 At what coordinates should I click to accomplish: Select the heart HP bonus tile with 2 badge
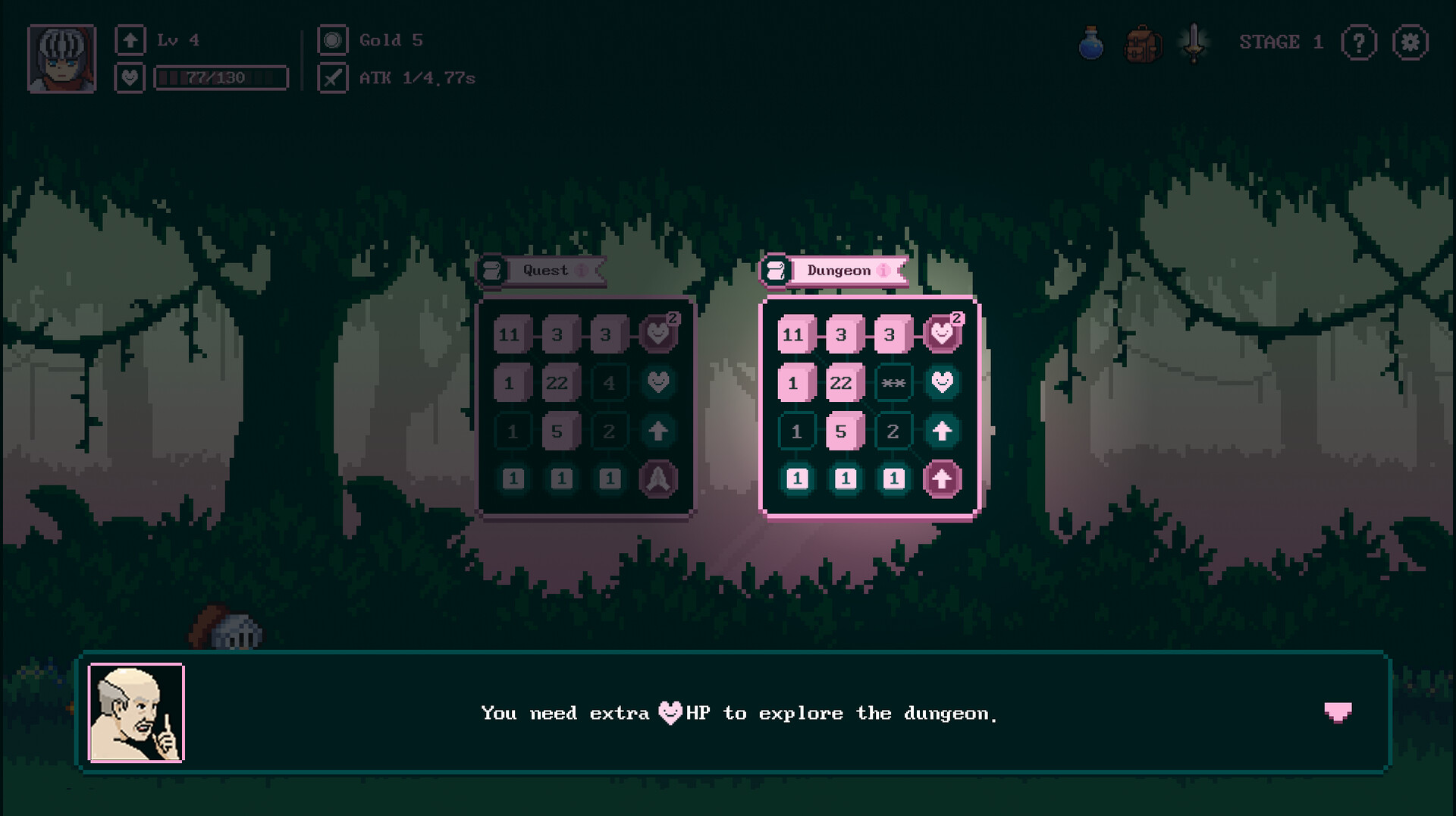[x=943, y=334]
